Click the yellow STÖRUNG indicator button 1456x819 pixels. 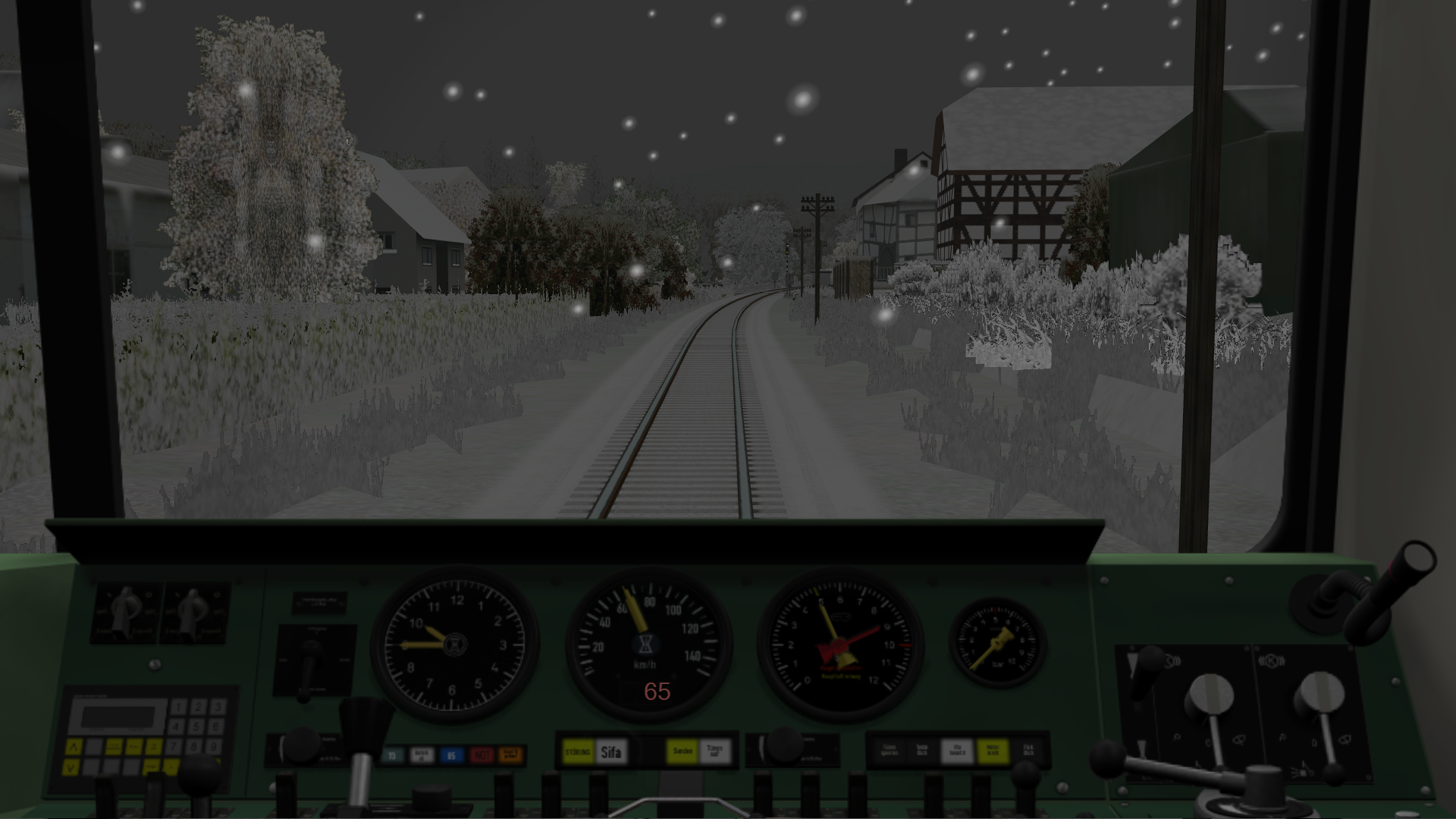click(578, 752)
